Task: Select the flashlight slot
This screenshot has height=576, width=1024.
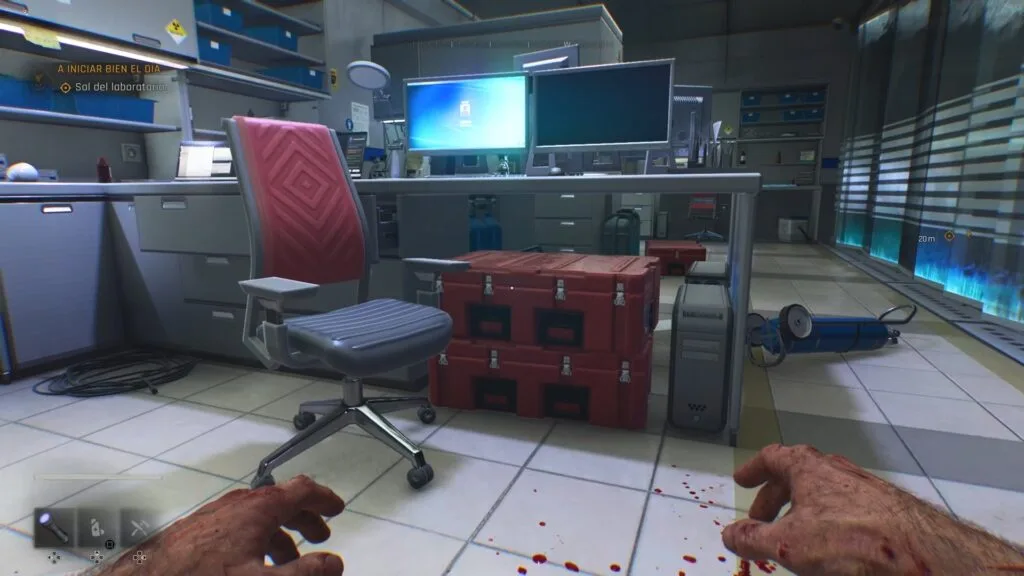Action: [x=54, y=526]
